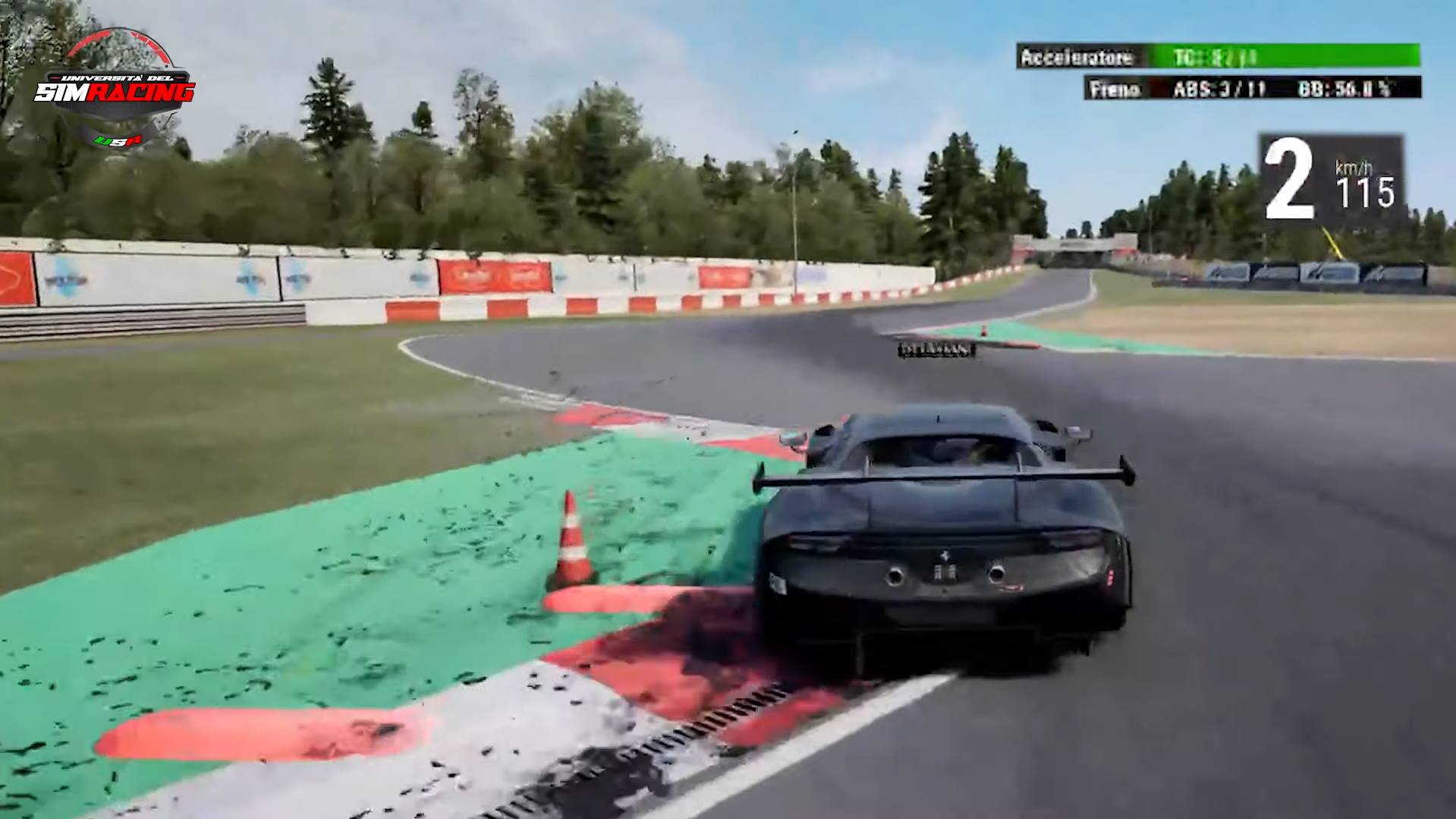
Task: Click the BB: 56.0% brake bias indicator
Action: pos(1358,92)
